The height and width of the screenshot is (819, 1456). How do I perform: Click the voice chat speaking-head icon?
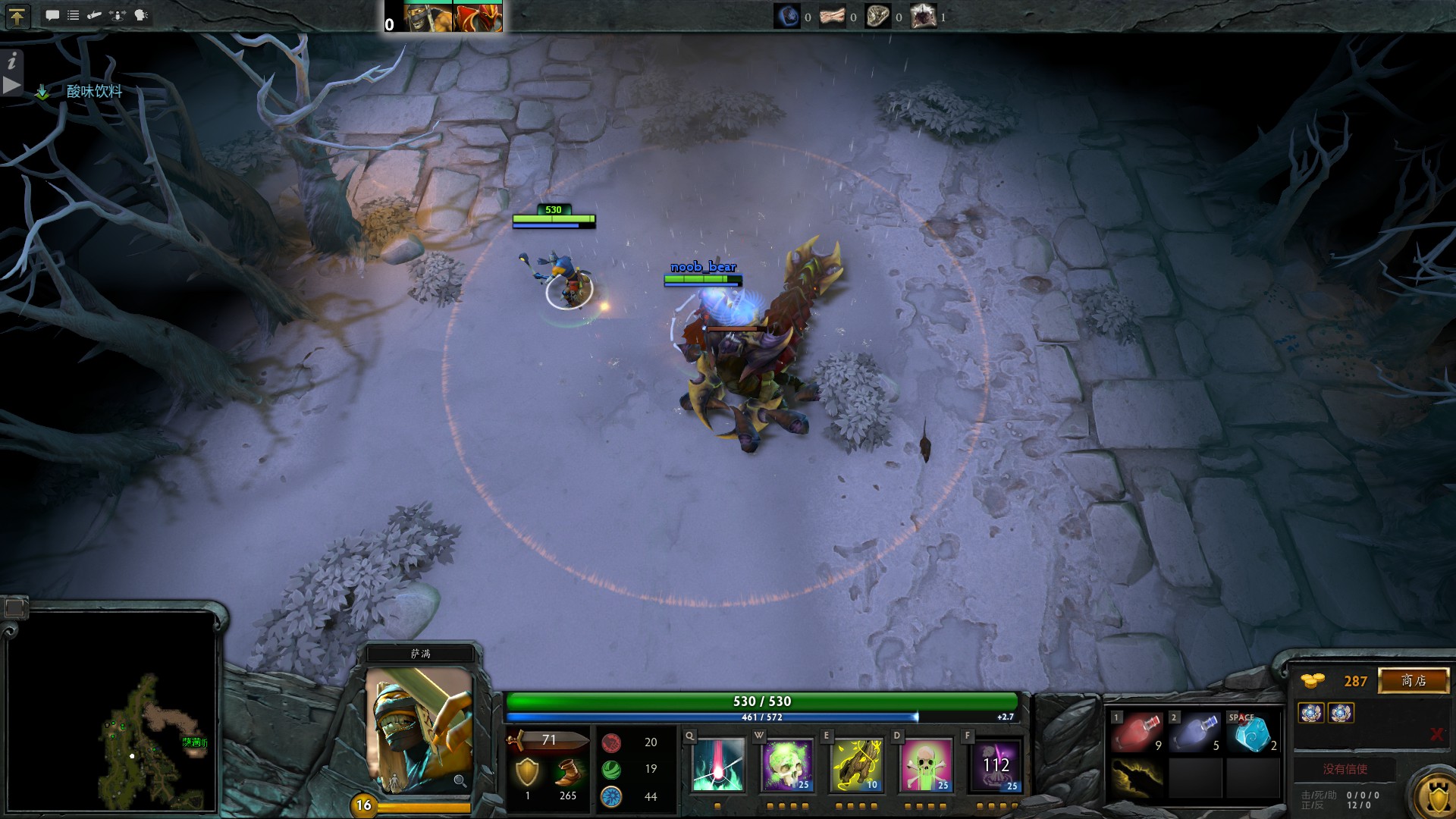tap(141, 15)
